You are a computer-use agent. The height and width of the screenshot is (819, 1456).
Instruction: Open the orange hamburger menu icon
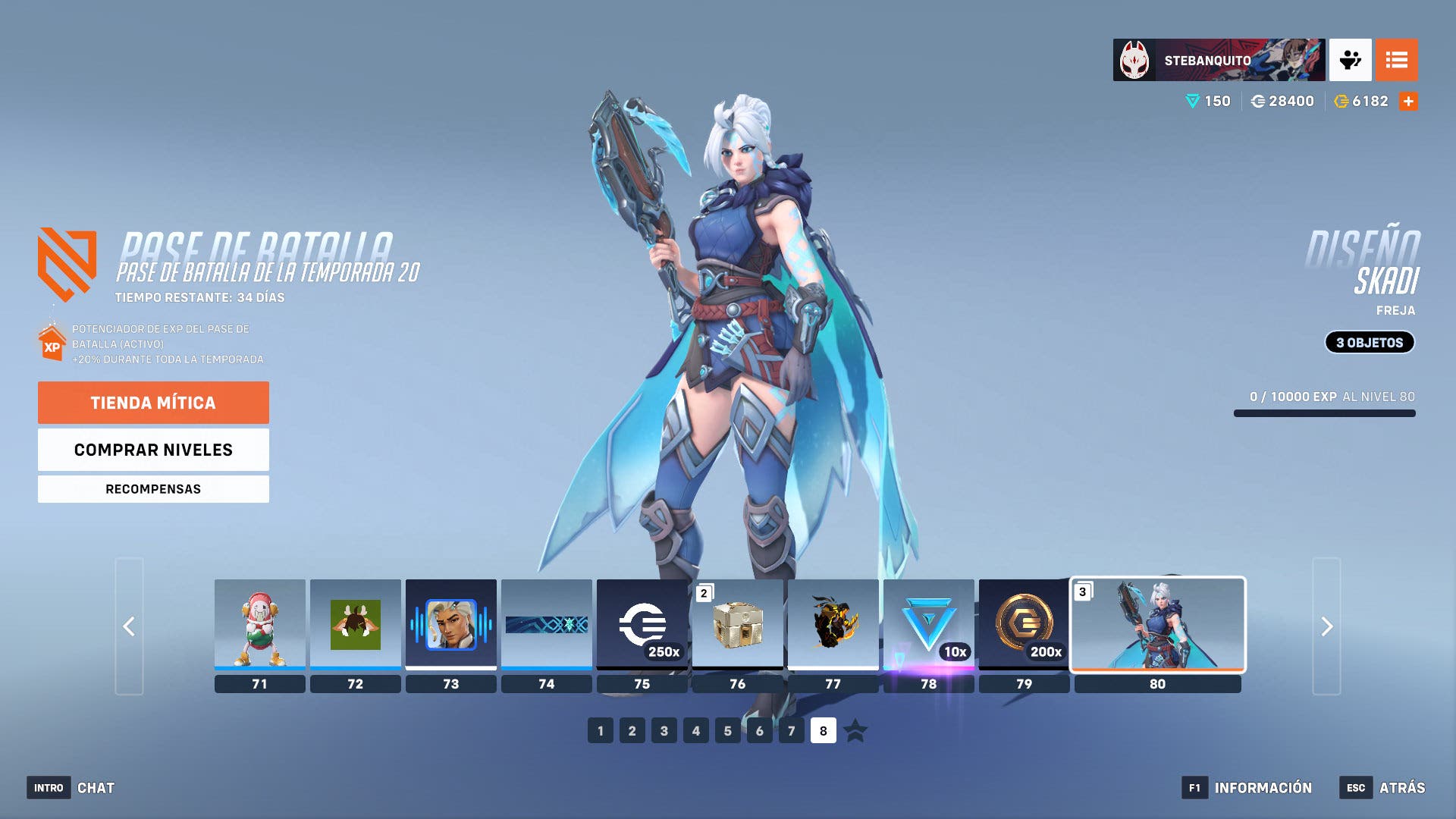[x=1398, y=59]
